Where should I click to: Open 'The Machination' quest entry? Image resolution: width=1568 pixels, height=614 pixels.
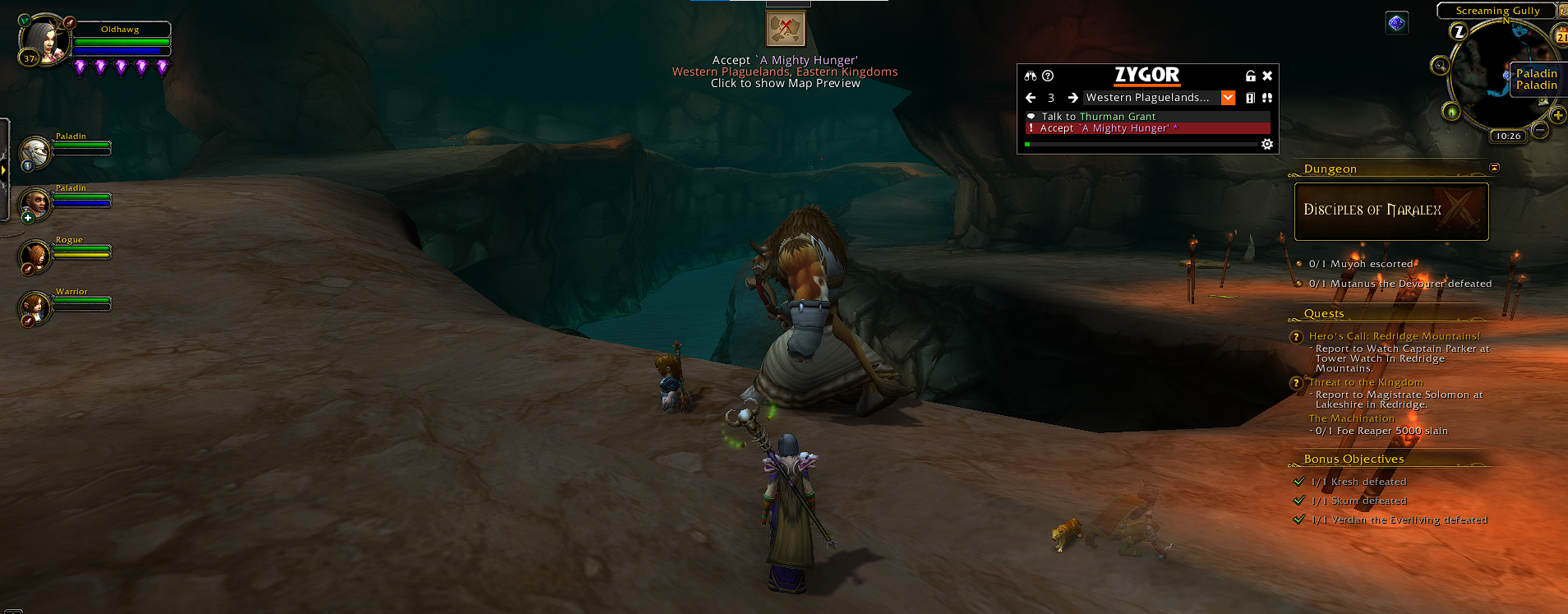coord(1351,418)
